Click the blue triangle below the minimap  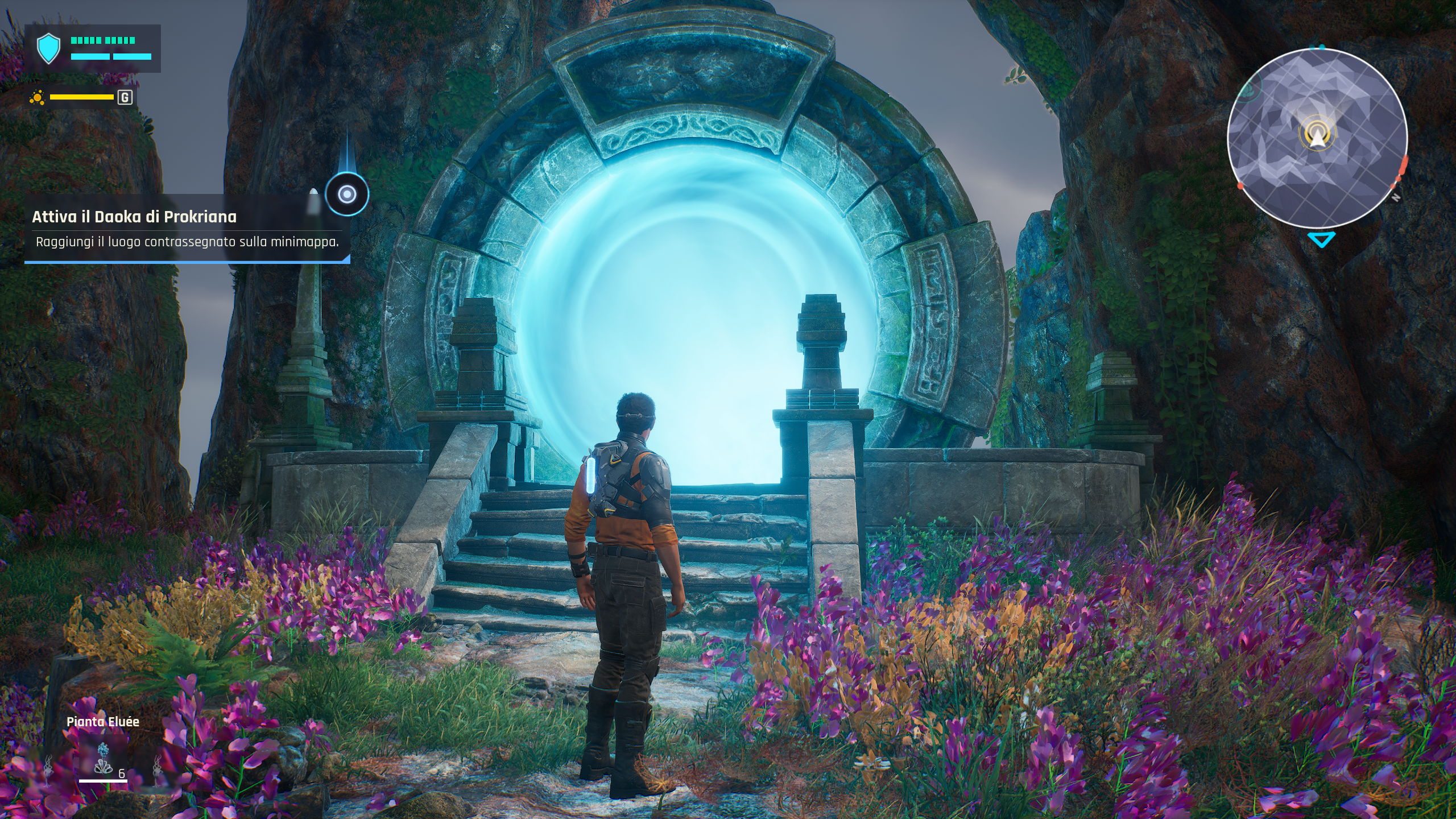pyautogui.click(x=1320, y=239)
